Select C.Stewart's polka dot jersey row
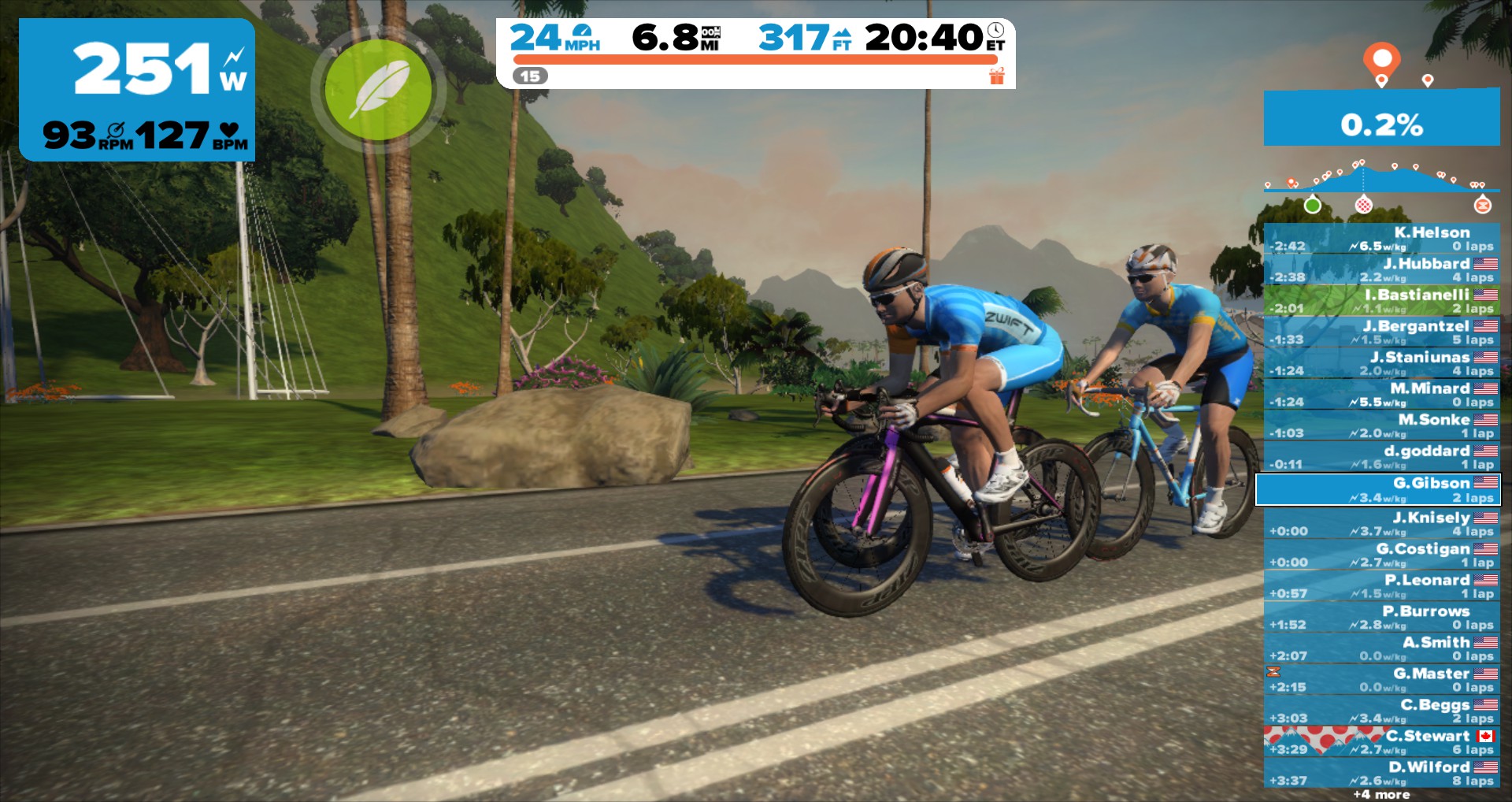1512x802 pixels. click(x=1381, y=742)
